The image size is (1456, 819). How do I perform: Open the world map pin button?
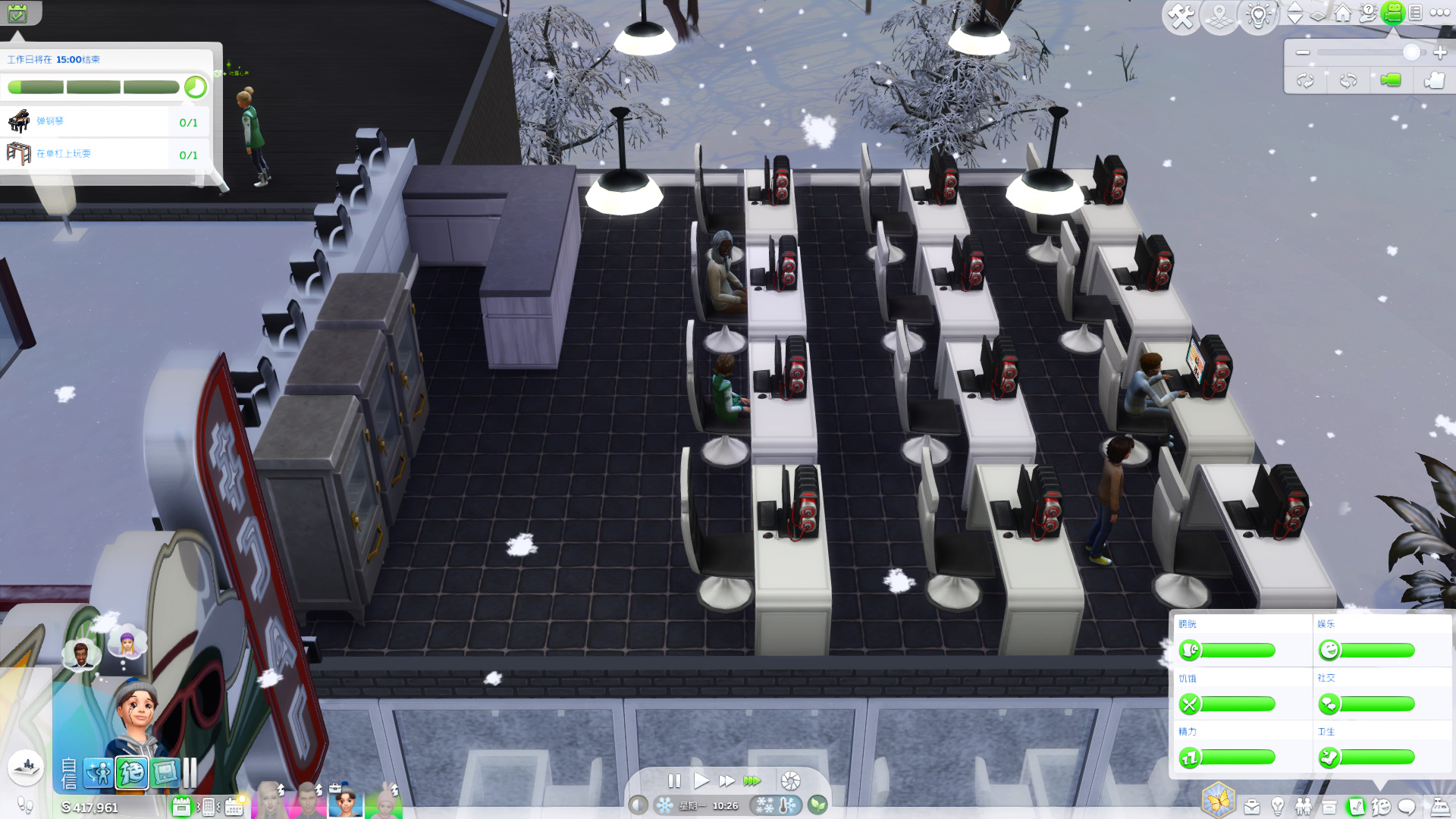pyautogui.click(x=1219, y=15)
